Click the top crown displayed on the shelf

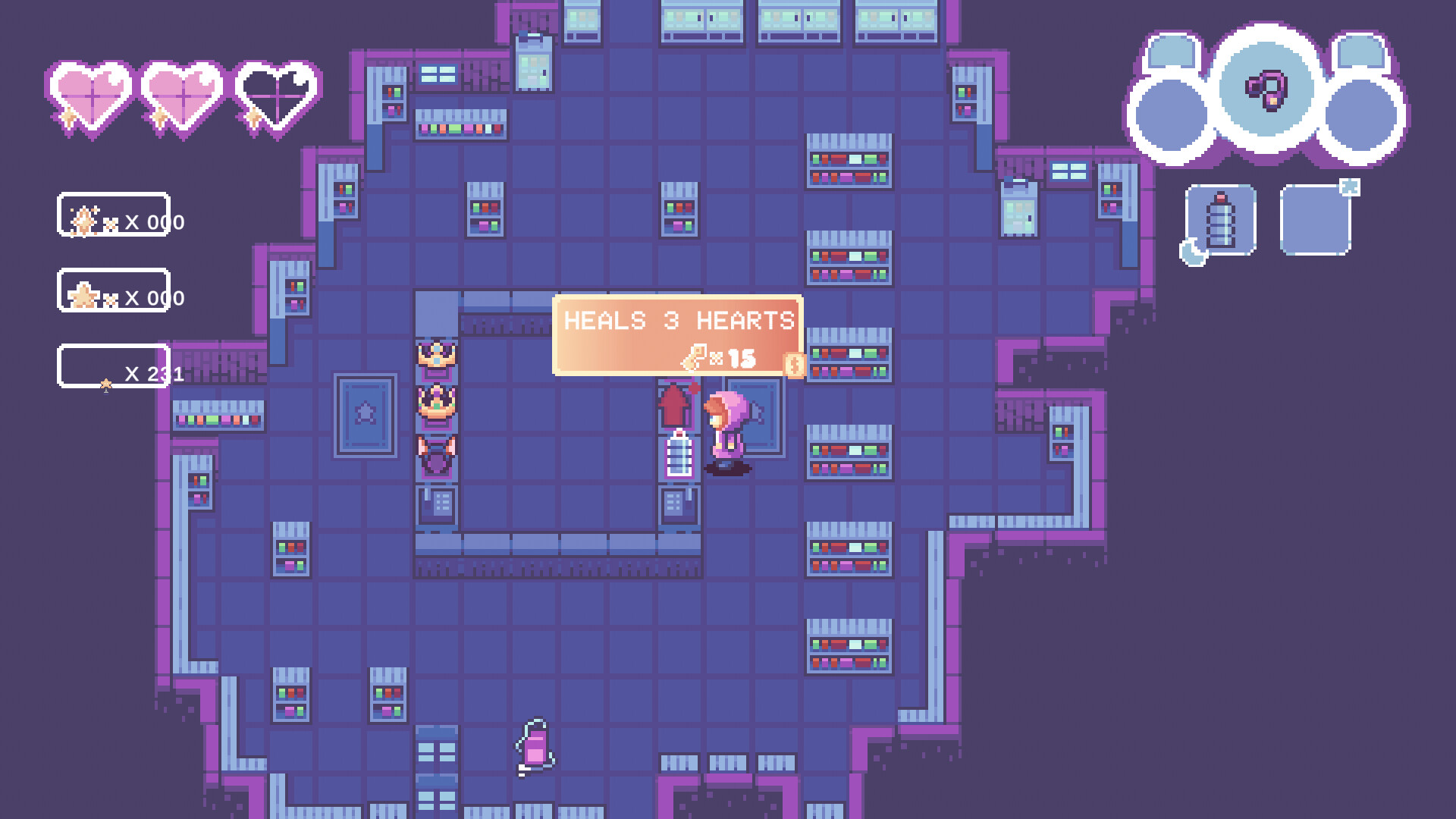pos(436,353)
